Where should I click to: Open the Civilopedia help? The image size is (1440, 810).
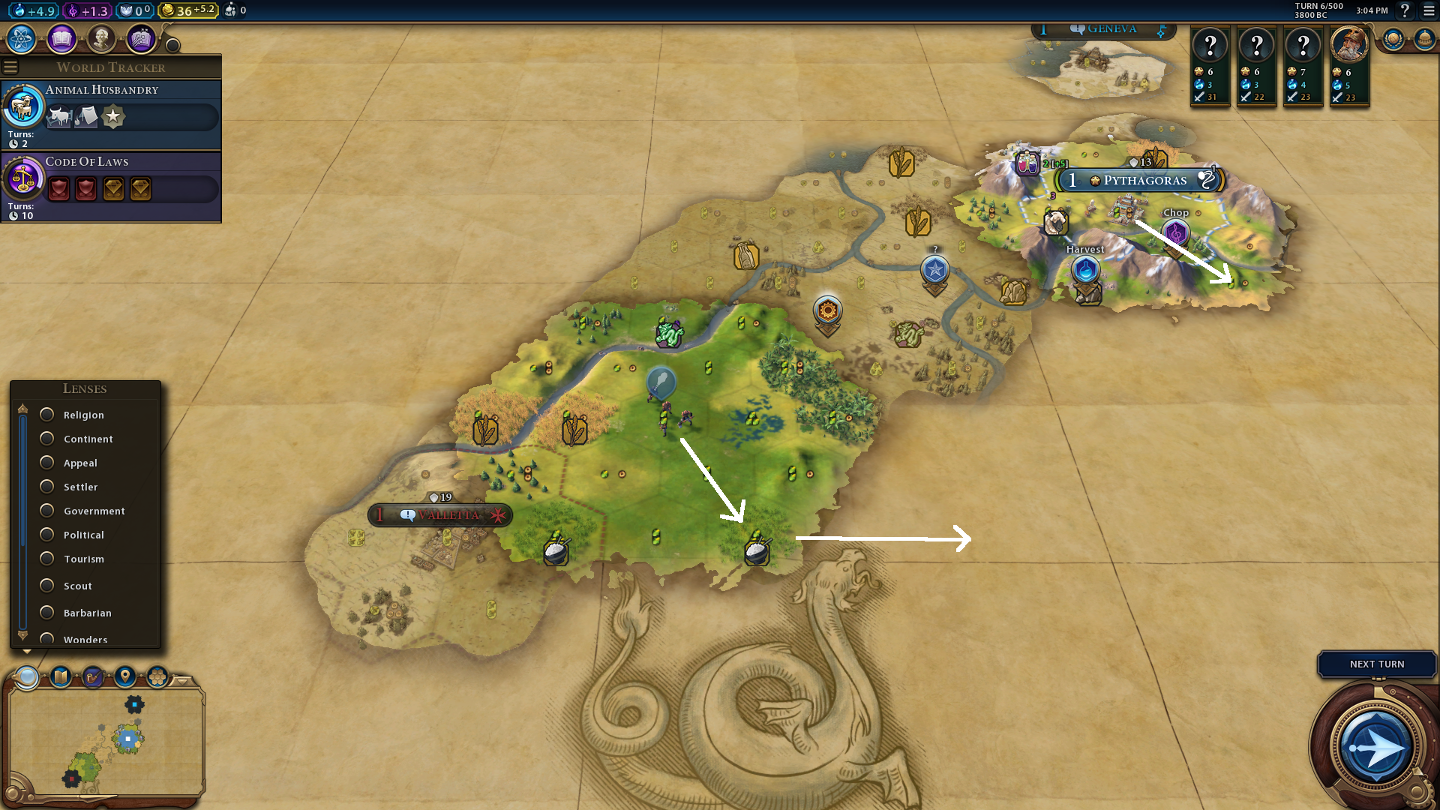[1405, 11]
